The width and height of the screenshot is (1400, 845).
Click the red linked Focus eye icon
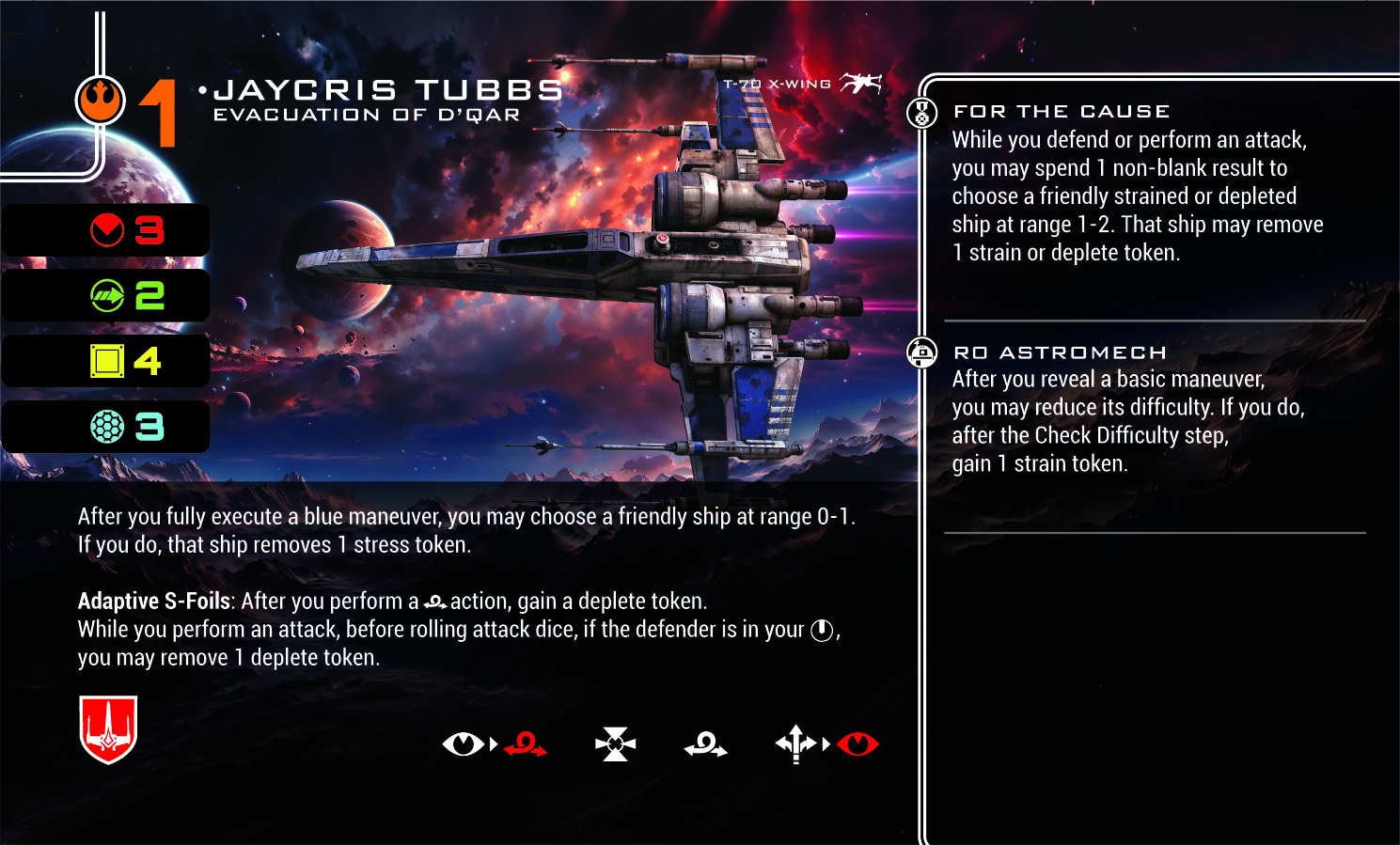pyautogui.click(x=857, y=744)
